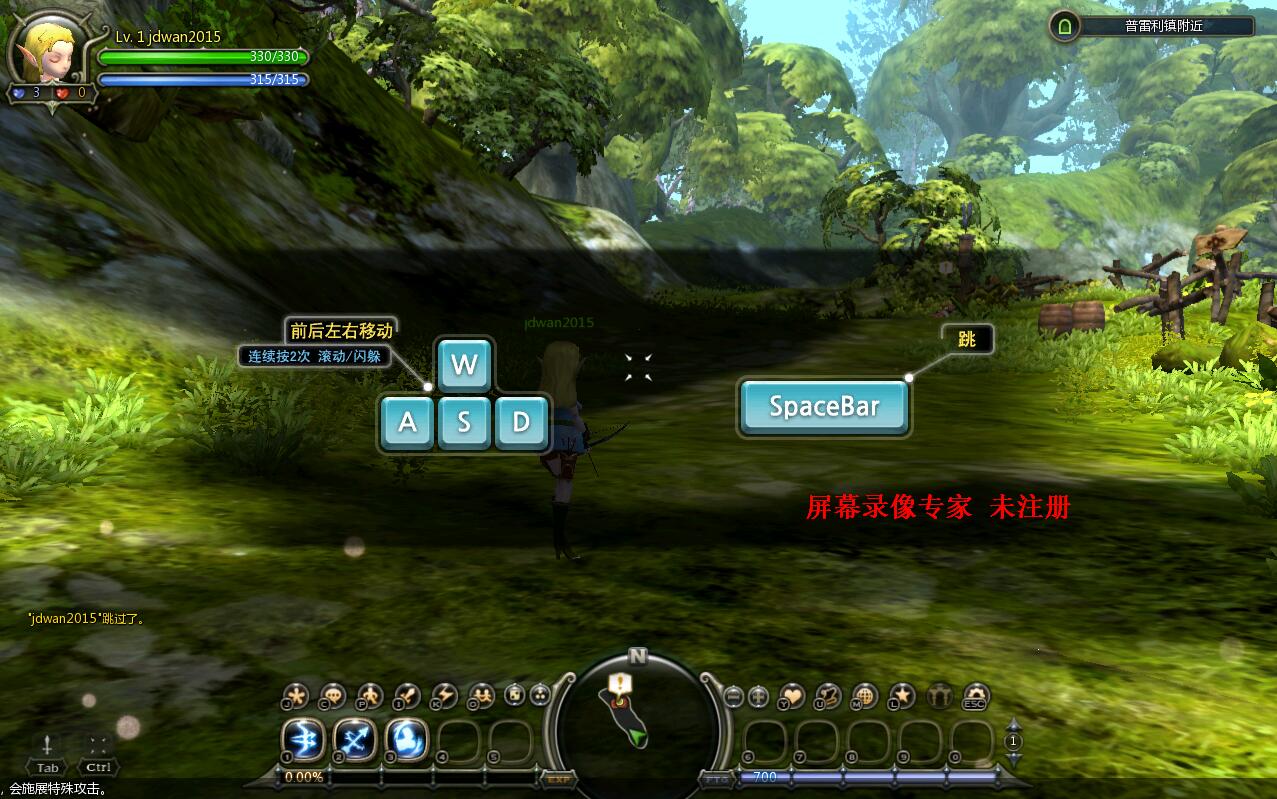Open the world map globe icon

click(865, 695)
